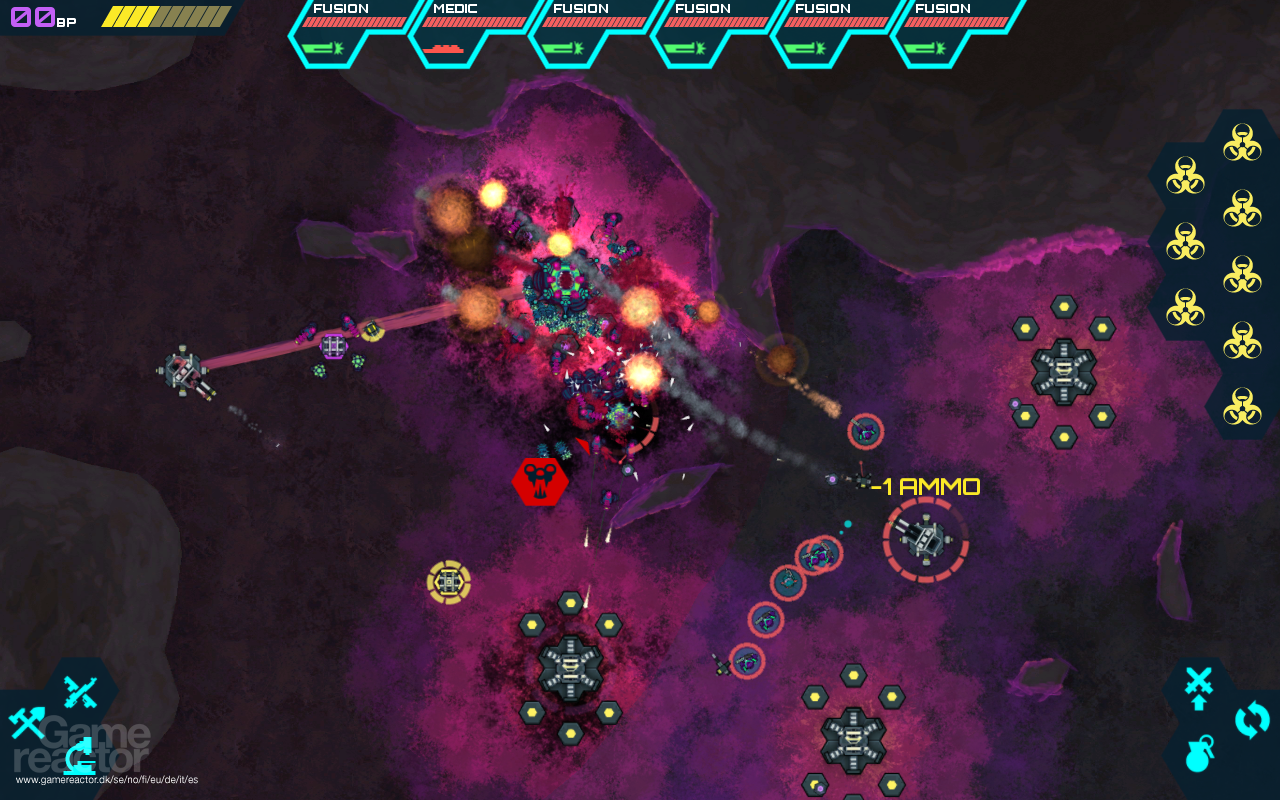Activate the weapon swap refresh icon
Image resolution: width=1280 pixels, height=800 pixels.
point(1251,720)
